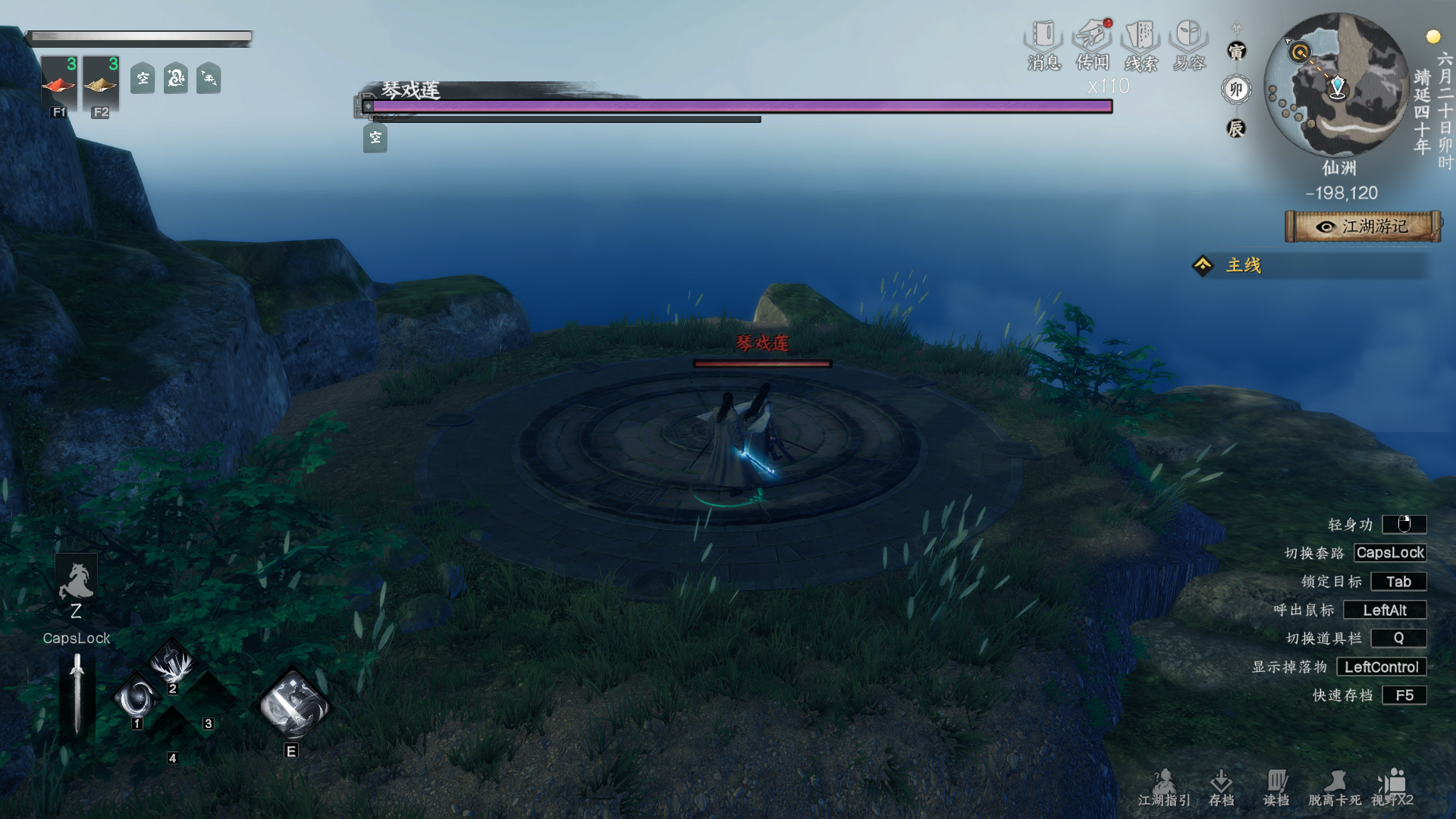
Task: Toggle the 视野X2 view distance
Action: pos(1392,788)
